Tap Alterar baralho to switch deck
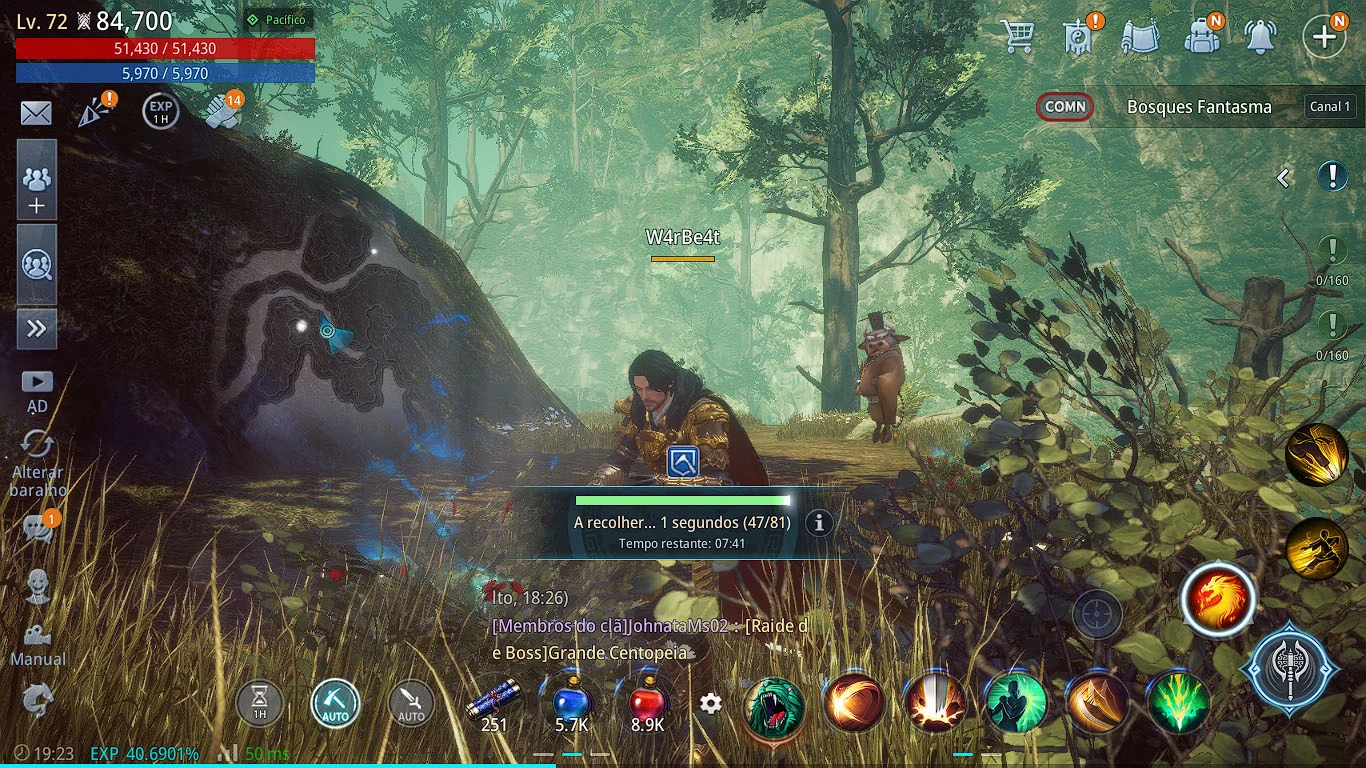Screen dimensions: 1366x768 pyautogui.click(x=38, y=465)
